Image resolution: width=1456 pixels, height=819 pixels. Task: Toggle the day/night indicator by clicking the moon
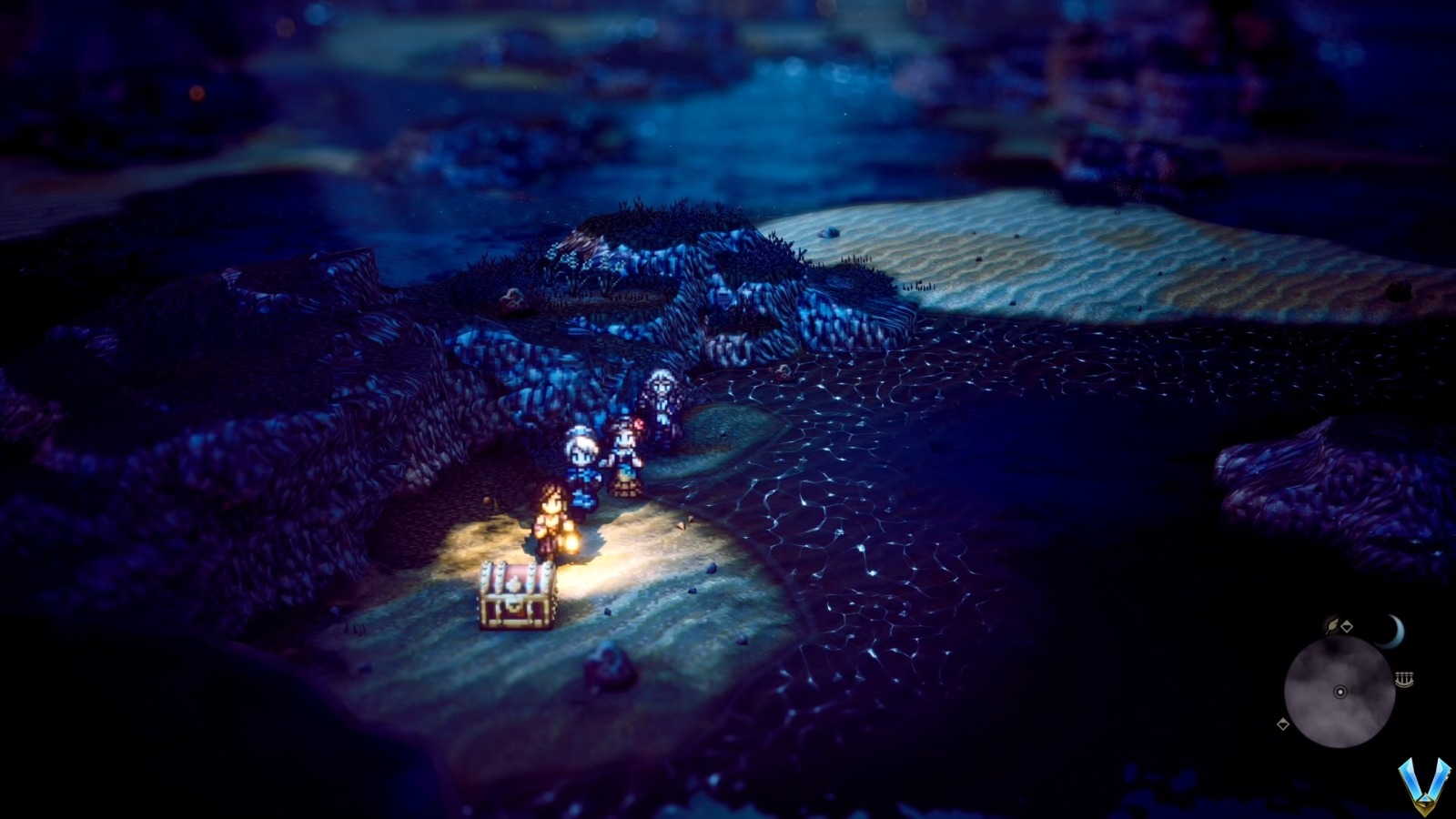tap(1393, 631)
